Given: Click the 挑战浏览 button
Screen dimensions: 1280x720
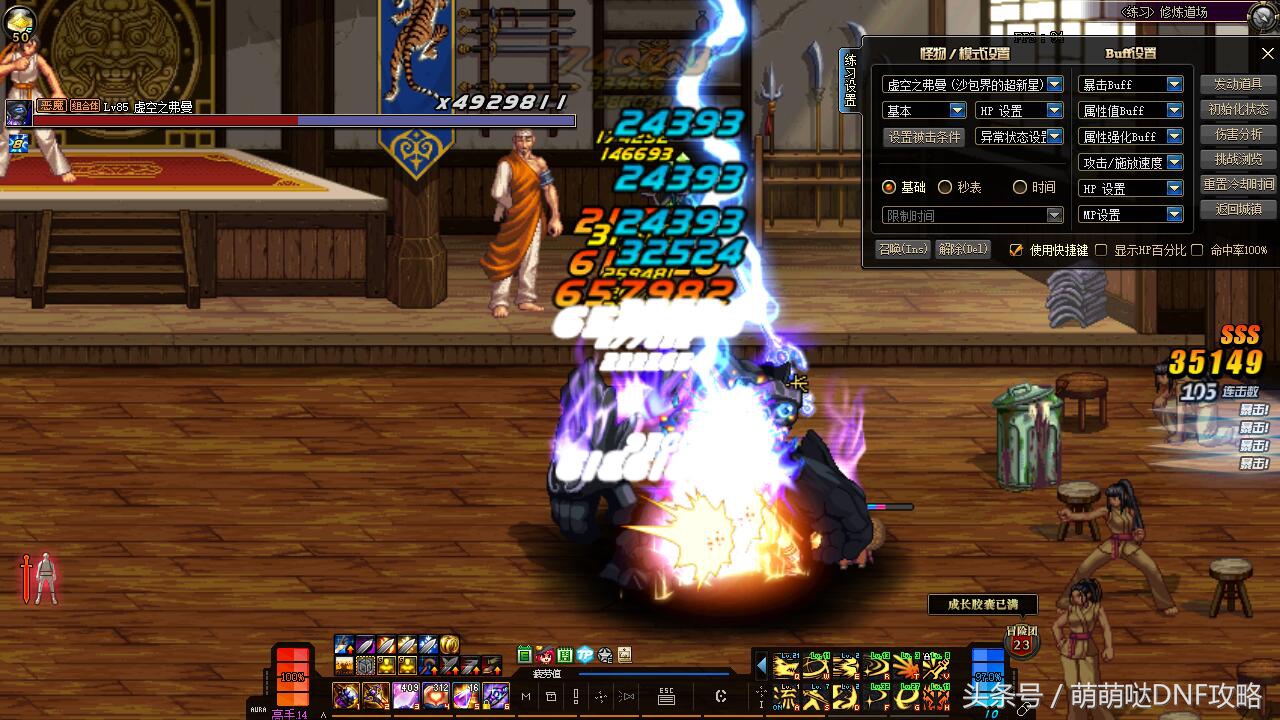Looking at the screenshot, I should point(1238,159).
